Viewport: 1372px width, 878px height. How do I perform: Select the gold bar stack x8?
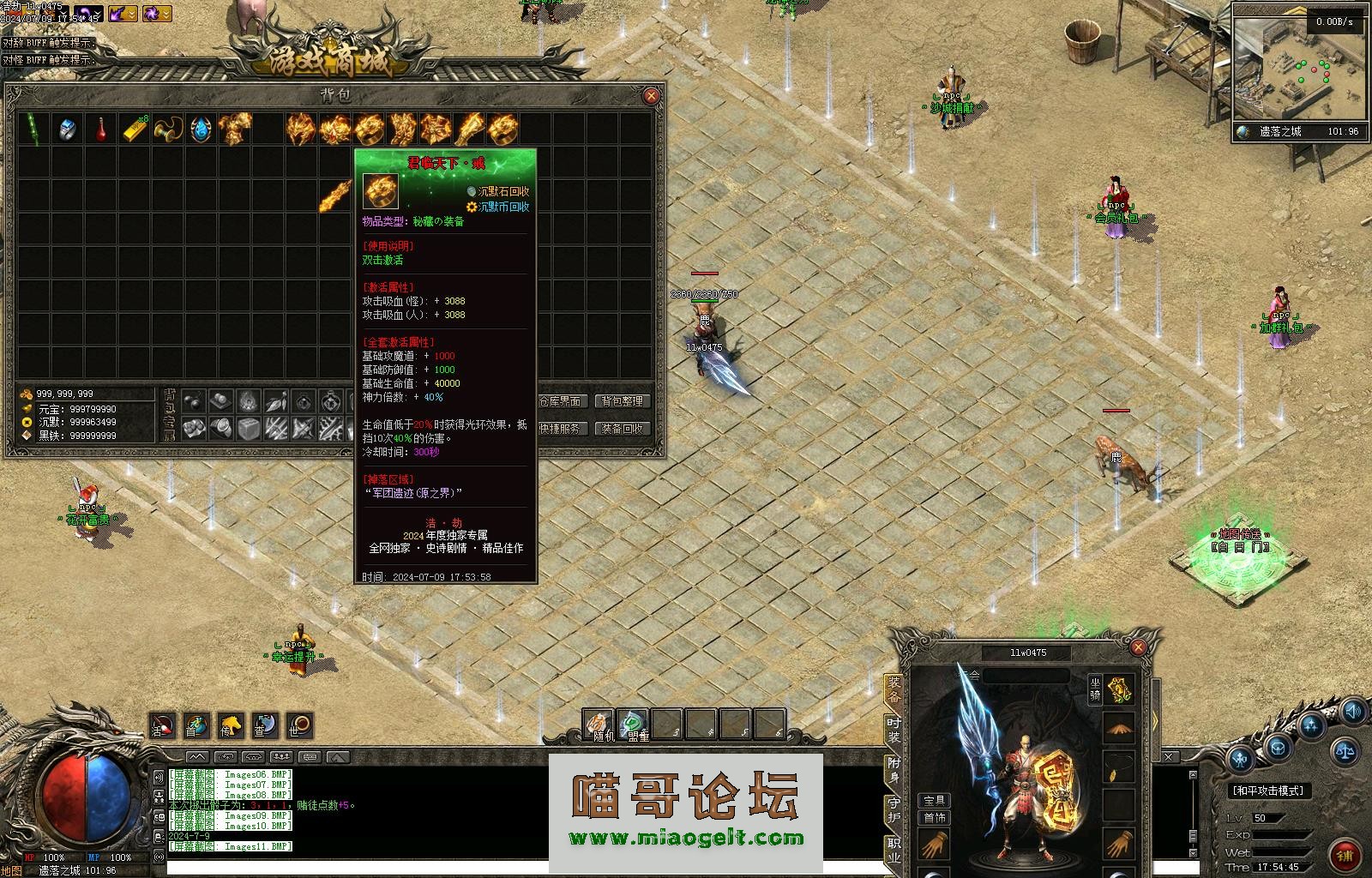(135, 129)
